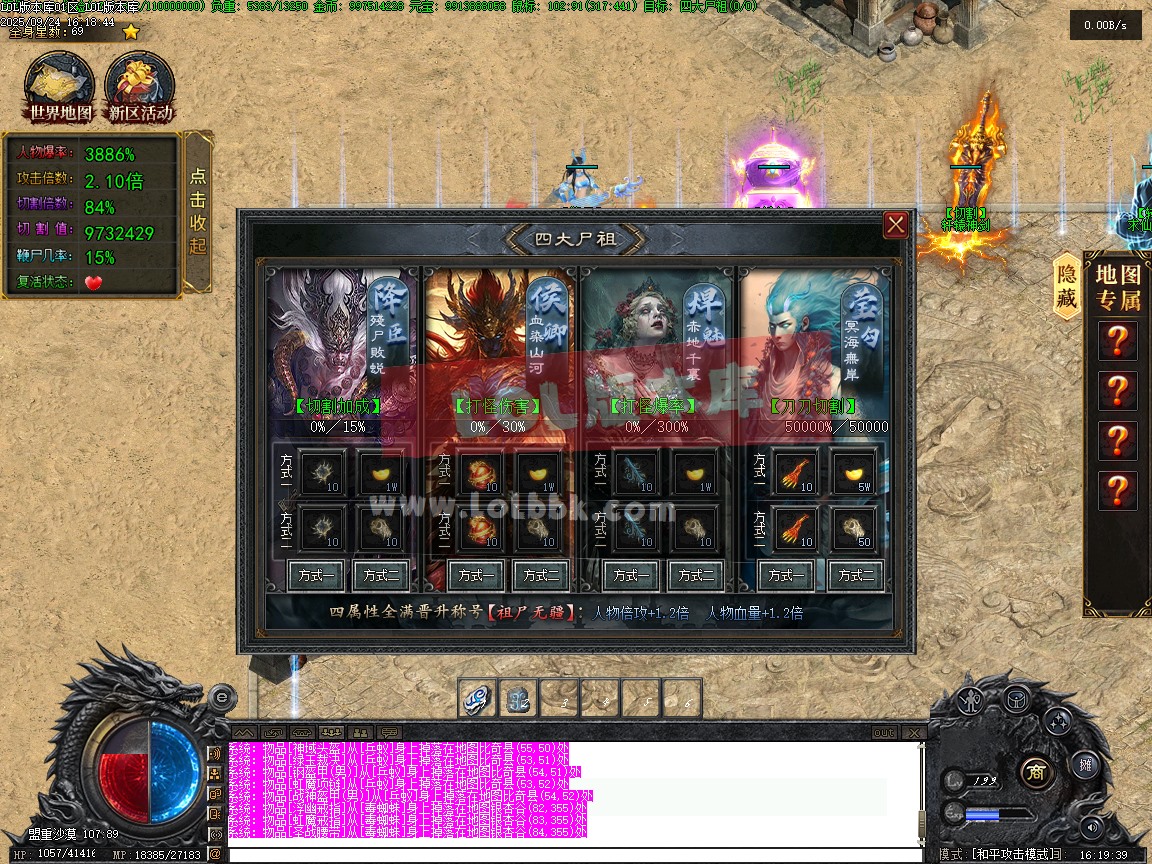The width and height of the screenshot is (1152, 864).
Task: Close the 四大尸祖 window
Action: click(x=895, y=225)
